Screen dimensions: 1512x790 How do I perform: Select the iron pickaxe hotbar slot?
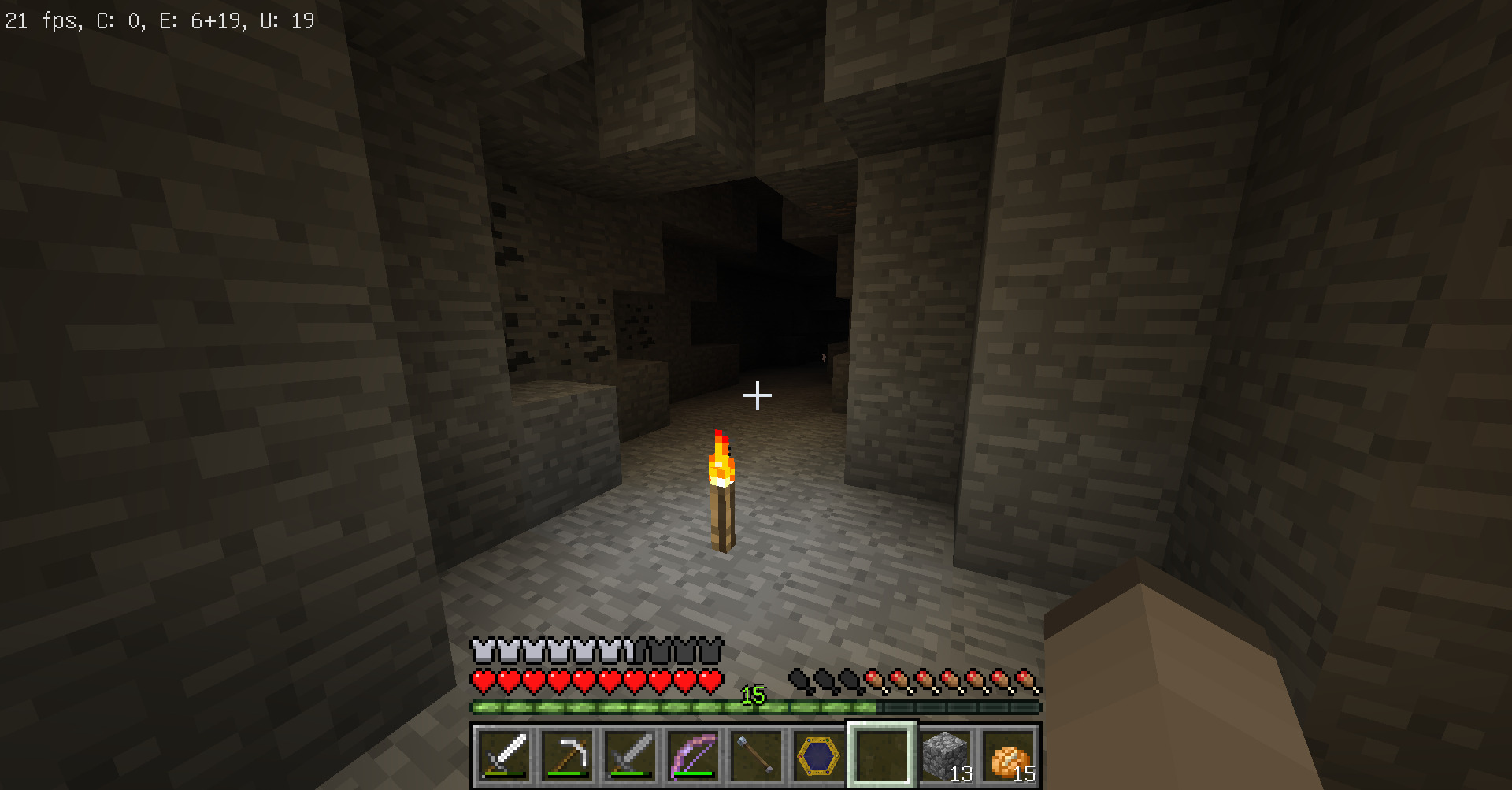(x=567, y=755)
